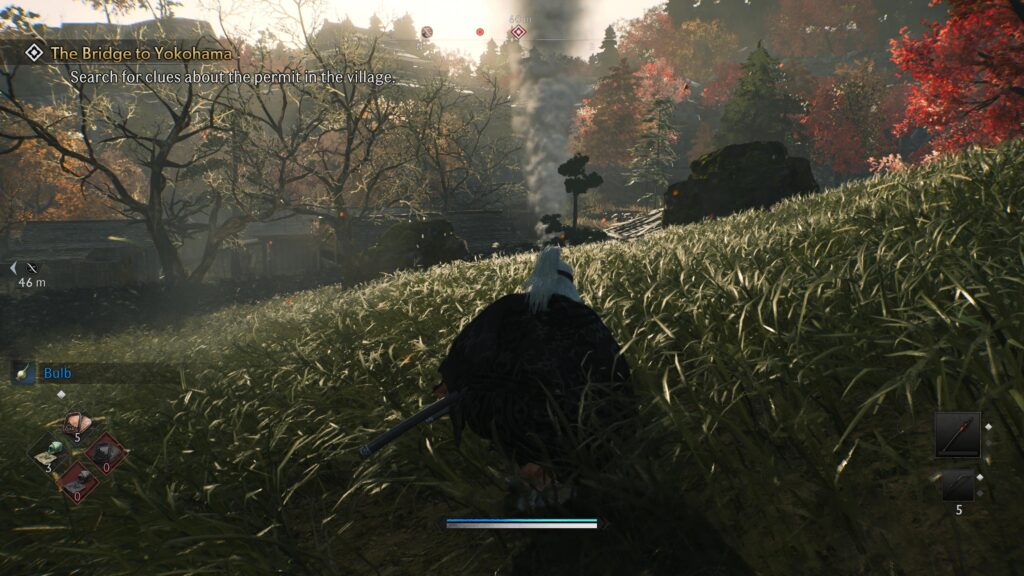Select The Bridge to Yokohama quest tracker

(x=140, y=53)
